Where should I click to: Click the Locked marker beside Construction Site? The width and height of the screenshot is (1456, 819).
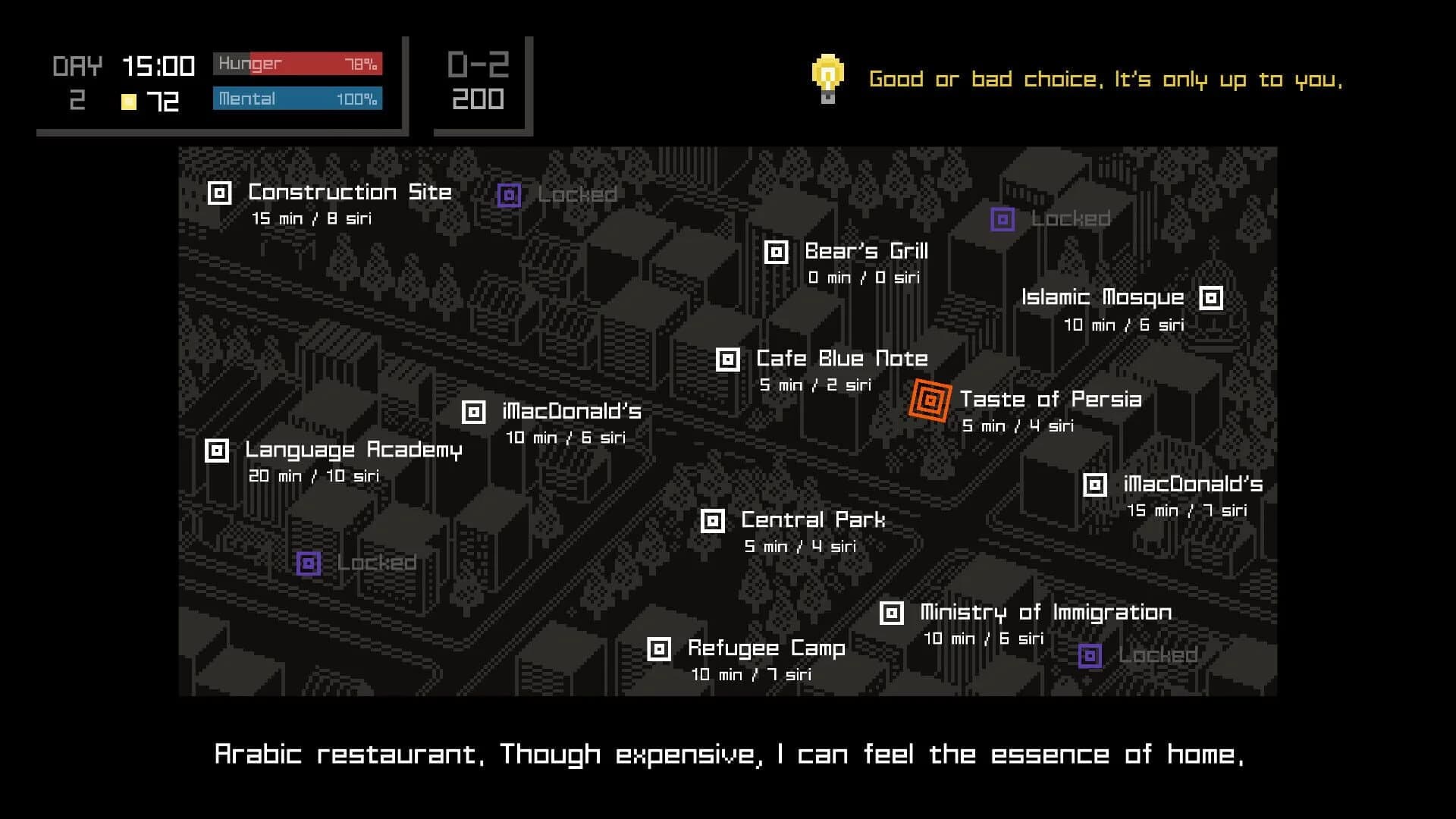(x=509, y=194)
